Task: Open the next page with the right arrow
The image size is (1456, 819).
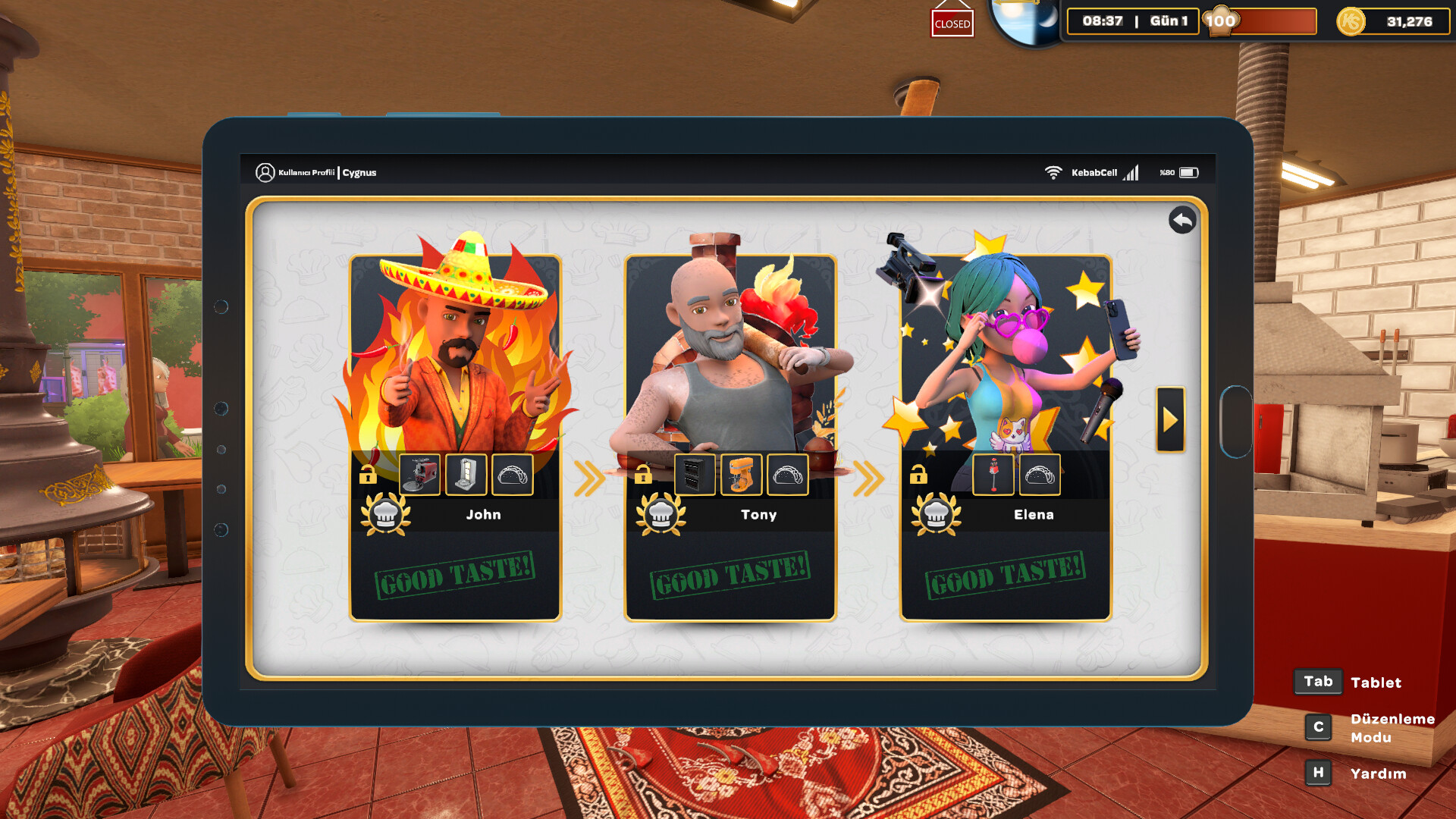Action: pyautogui.click(x=1169, y=419)
